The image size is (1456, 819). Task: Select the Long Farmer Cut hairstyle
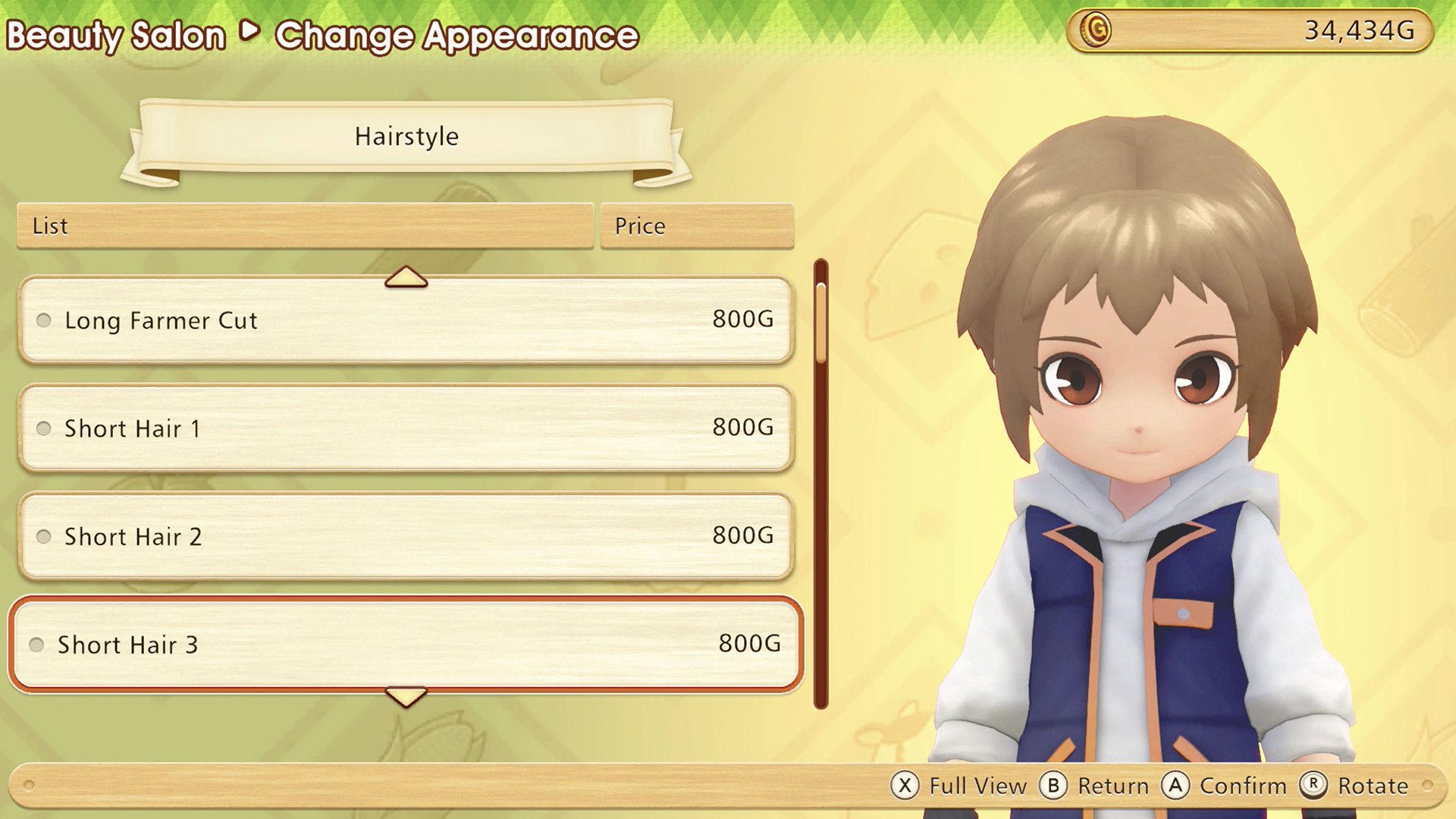(x=406, y=320)
